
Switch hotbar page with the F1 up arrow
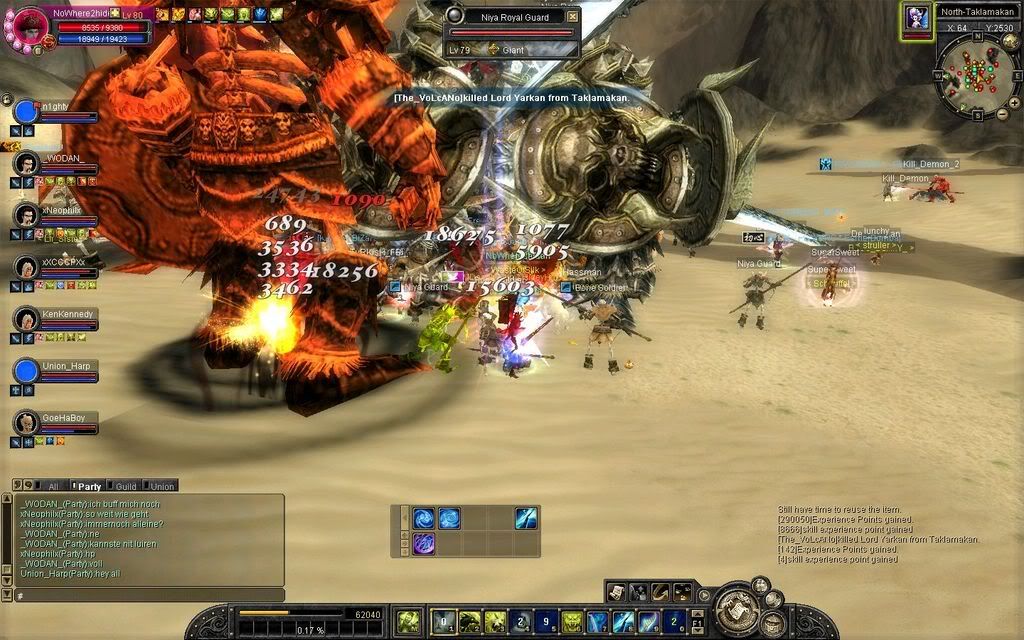[697, 615]
